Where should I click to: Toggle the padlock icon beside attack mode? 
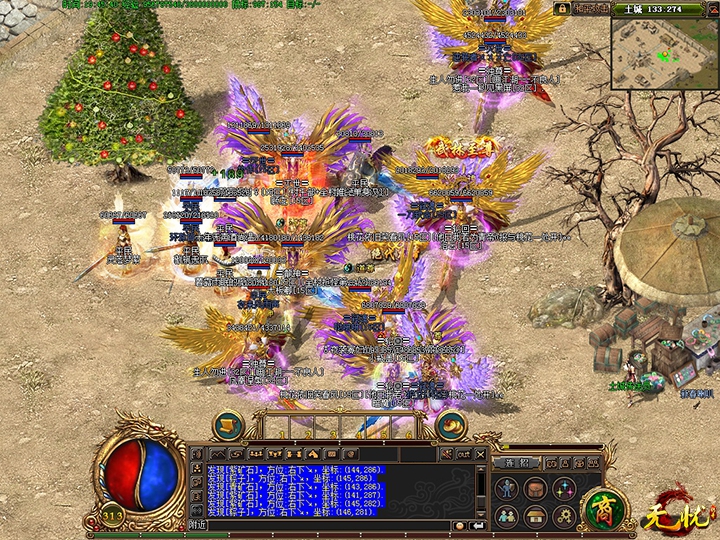[562, 8]
